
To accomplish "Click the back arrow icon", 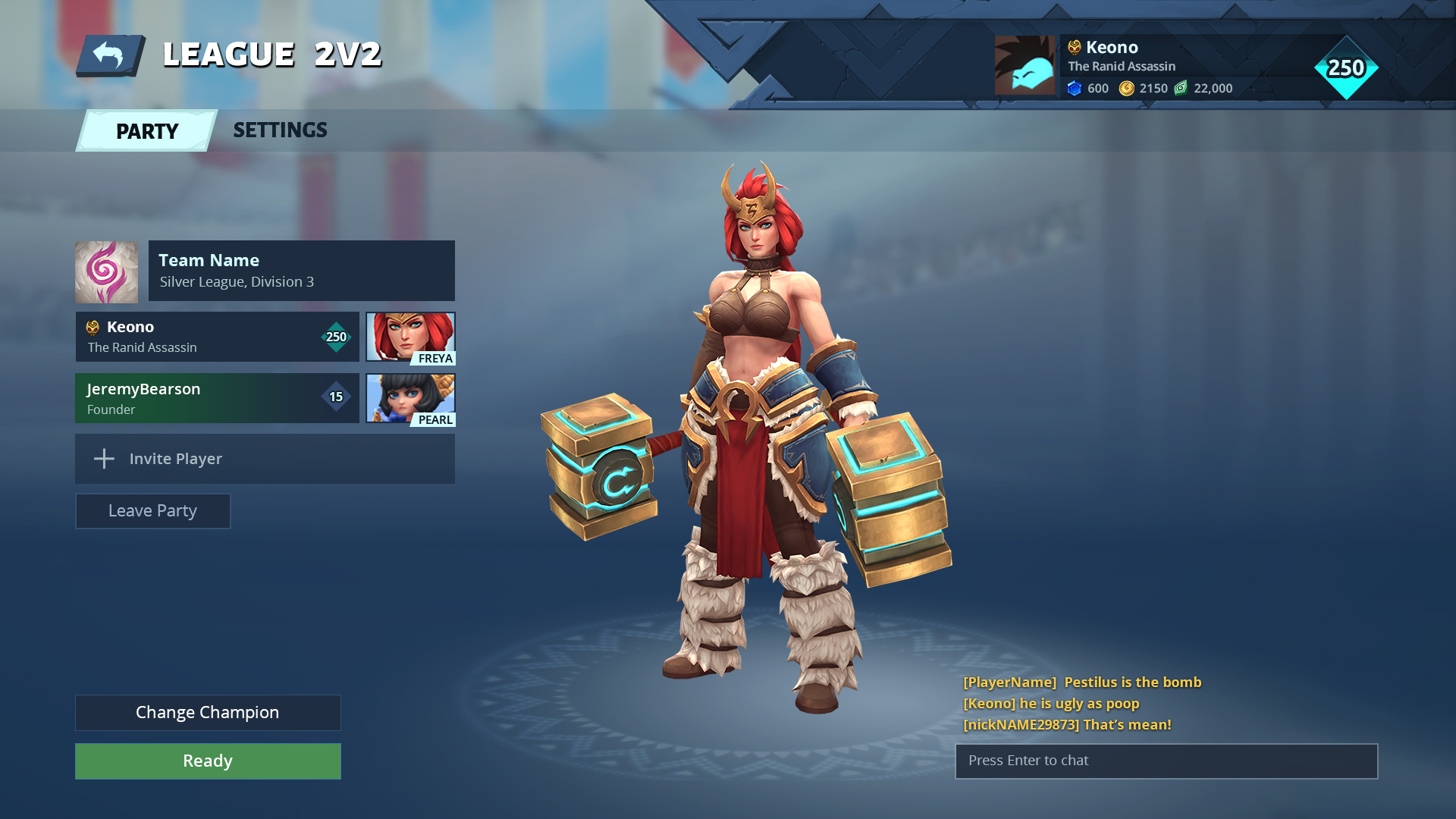I will 111,53.
